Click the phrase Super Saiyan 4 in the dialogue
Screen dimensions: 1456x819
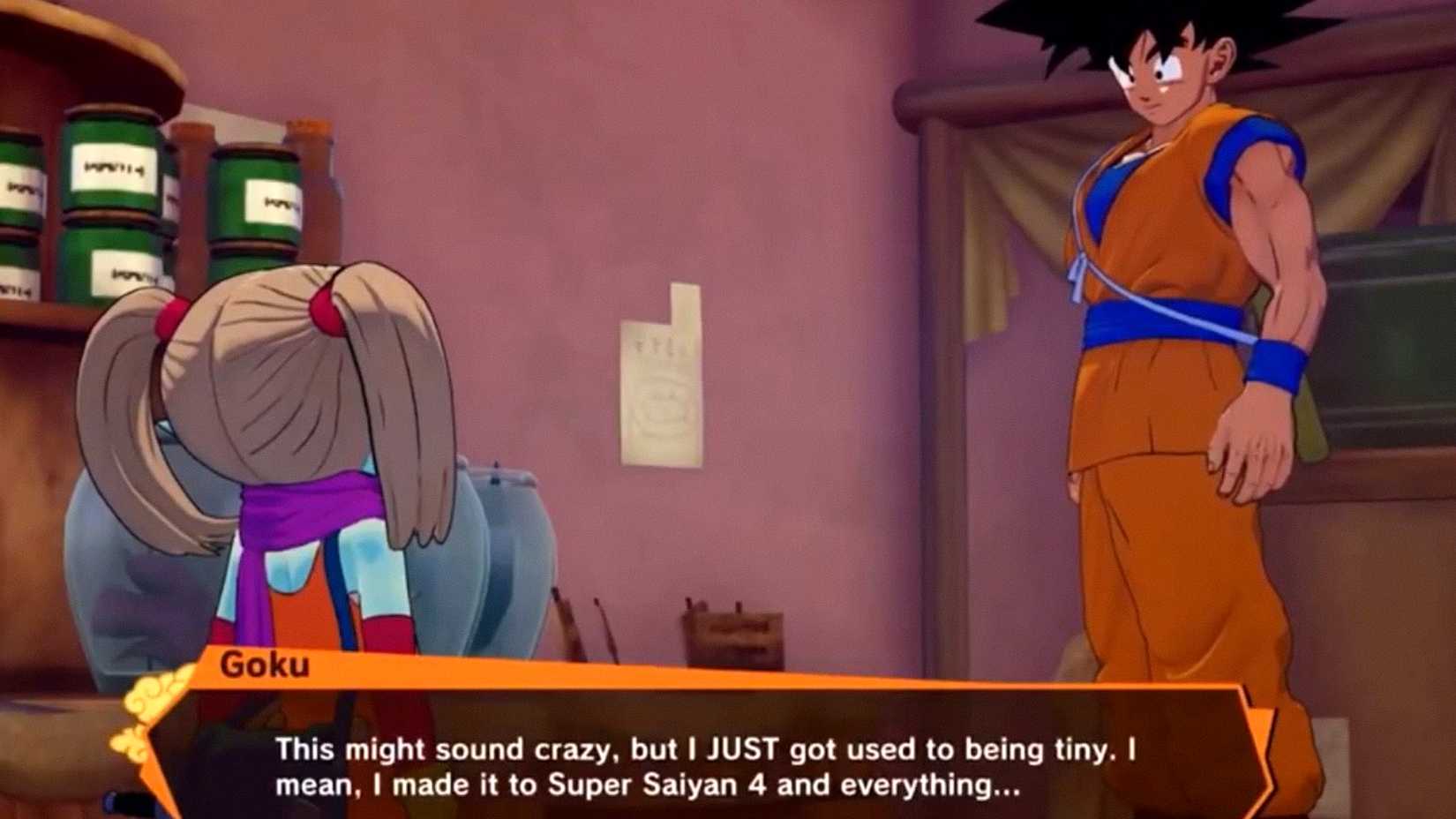click(x=657, y=781)
